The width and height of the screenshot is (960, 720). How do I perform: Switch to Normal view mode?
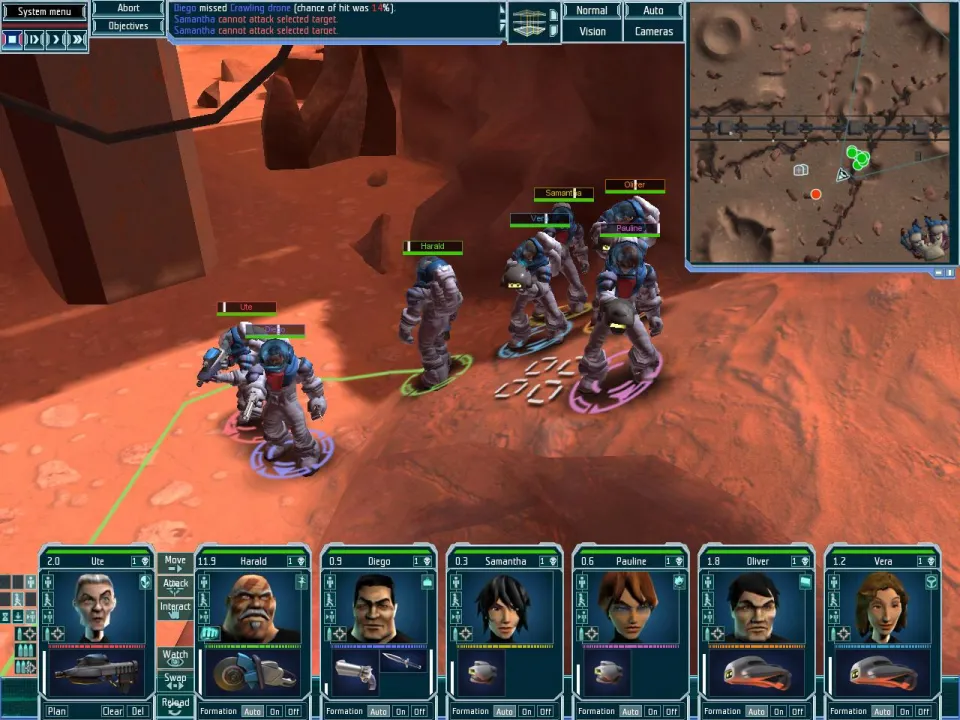591,11
